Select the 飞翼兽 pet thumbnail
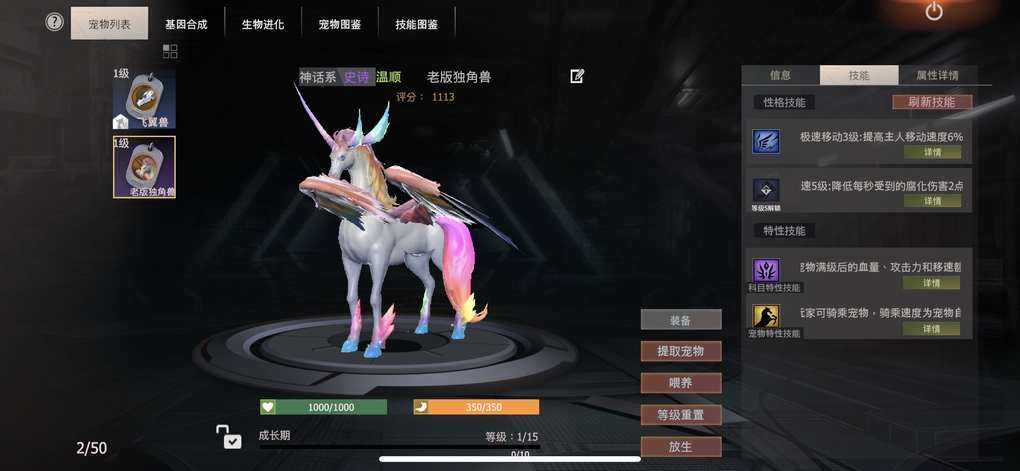This screenshot has width=1020, height=471. 144,99
